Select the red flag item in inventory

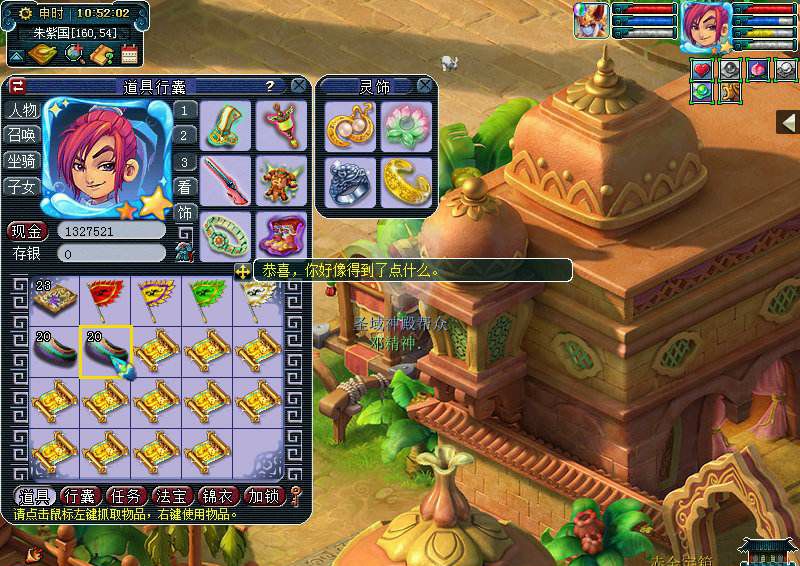click(105, 296)
